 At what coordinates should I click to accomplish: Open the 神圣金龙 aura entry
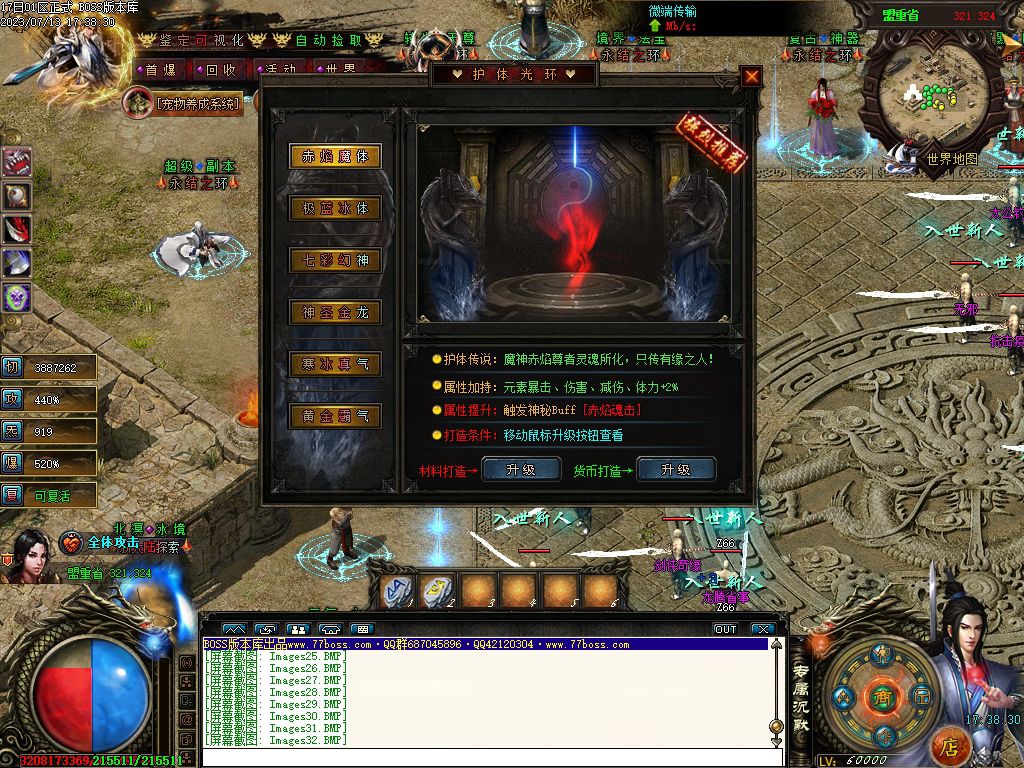coord(335,312)
